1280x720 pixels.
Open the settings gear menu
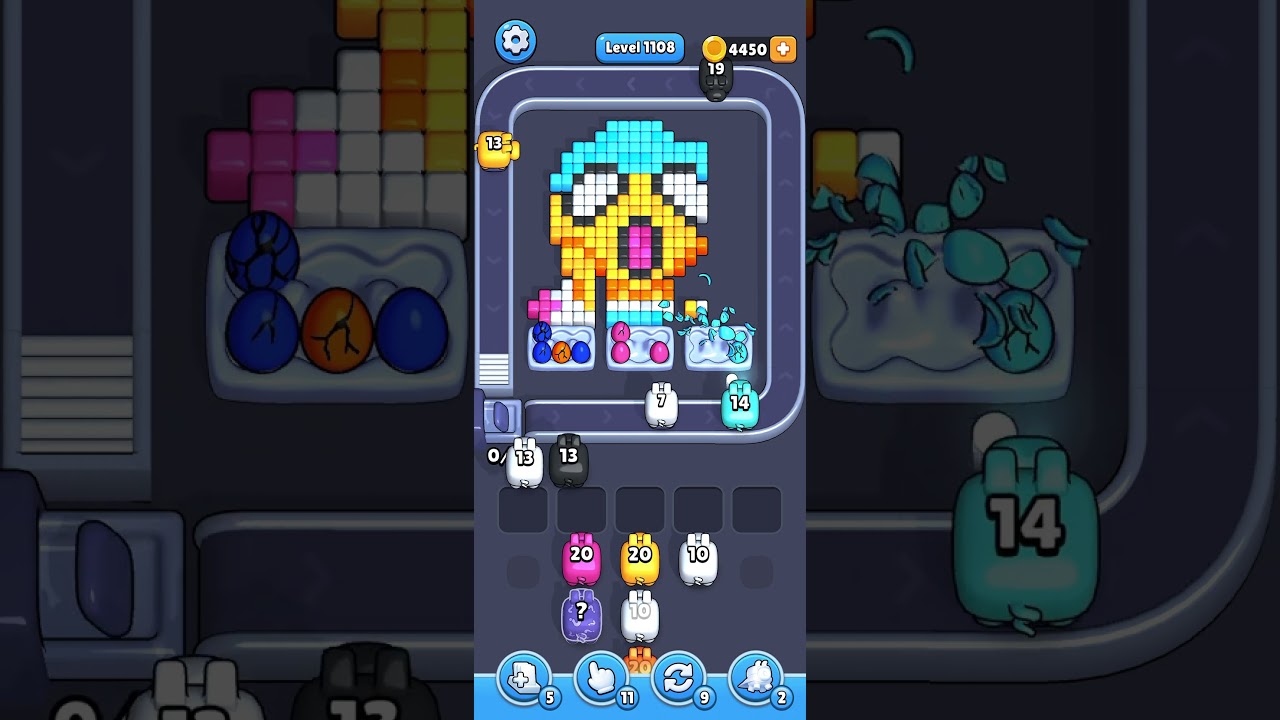[x=516, y=41]
